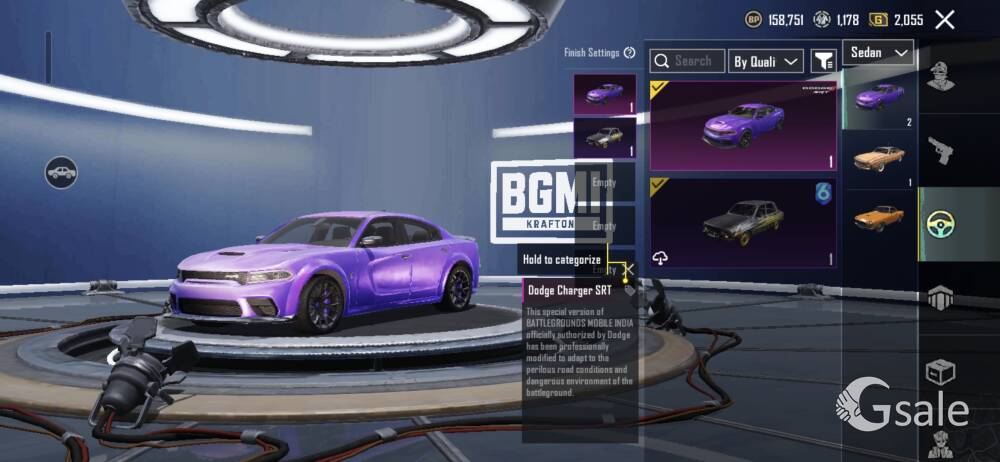Screen dimensions: 1000x462
Task: Close the garage screen with the X
Action: click(944, 19)
